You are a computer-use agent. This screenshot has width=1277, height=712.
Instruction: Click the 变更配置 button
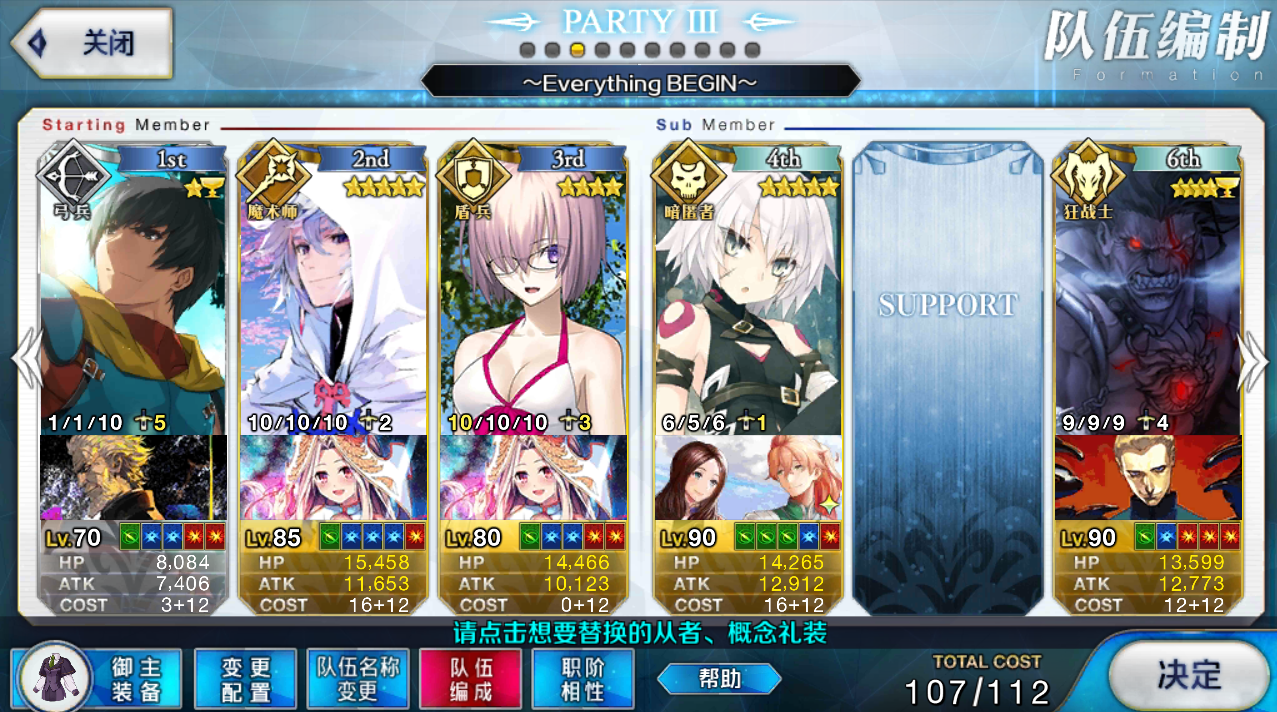click(246, 679)
